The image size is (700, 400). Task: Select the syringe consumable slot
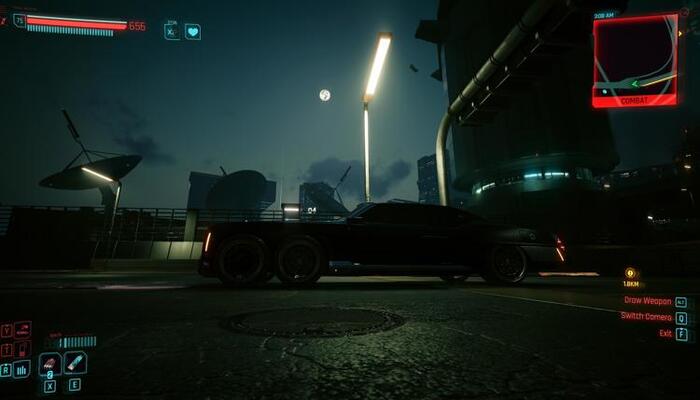(76, 362)
